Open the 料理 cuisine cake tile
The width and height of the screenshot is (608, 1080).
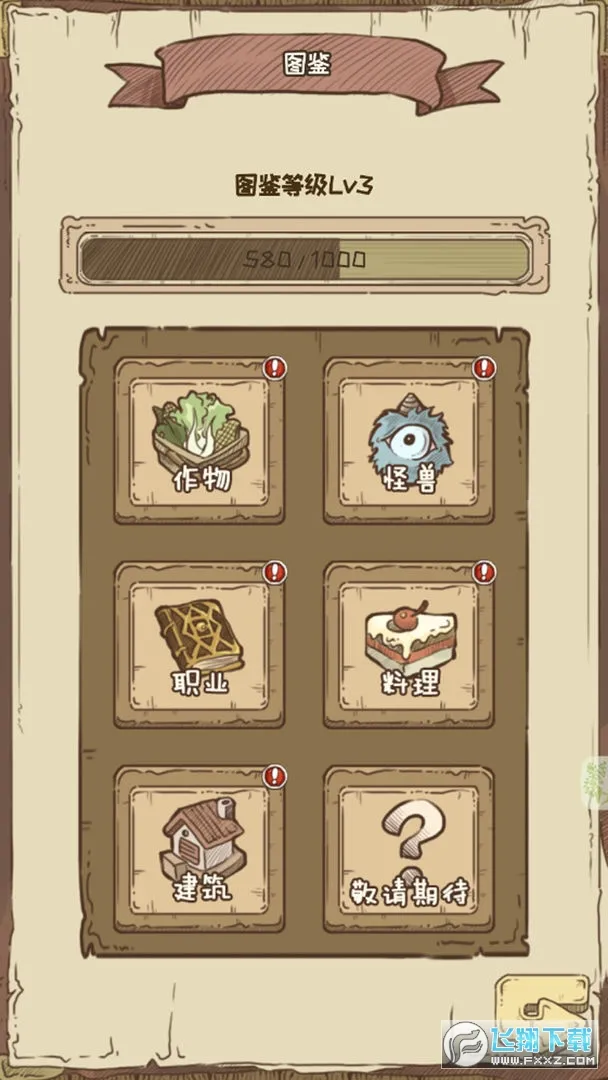click(x=409, y=645)
